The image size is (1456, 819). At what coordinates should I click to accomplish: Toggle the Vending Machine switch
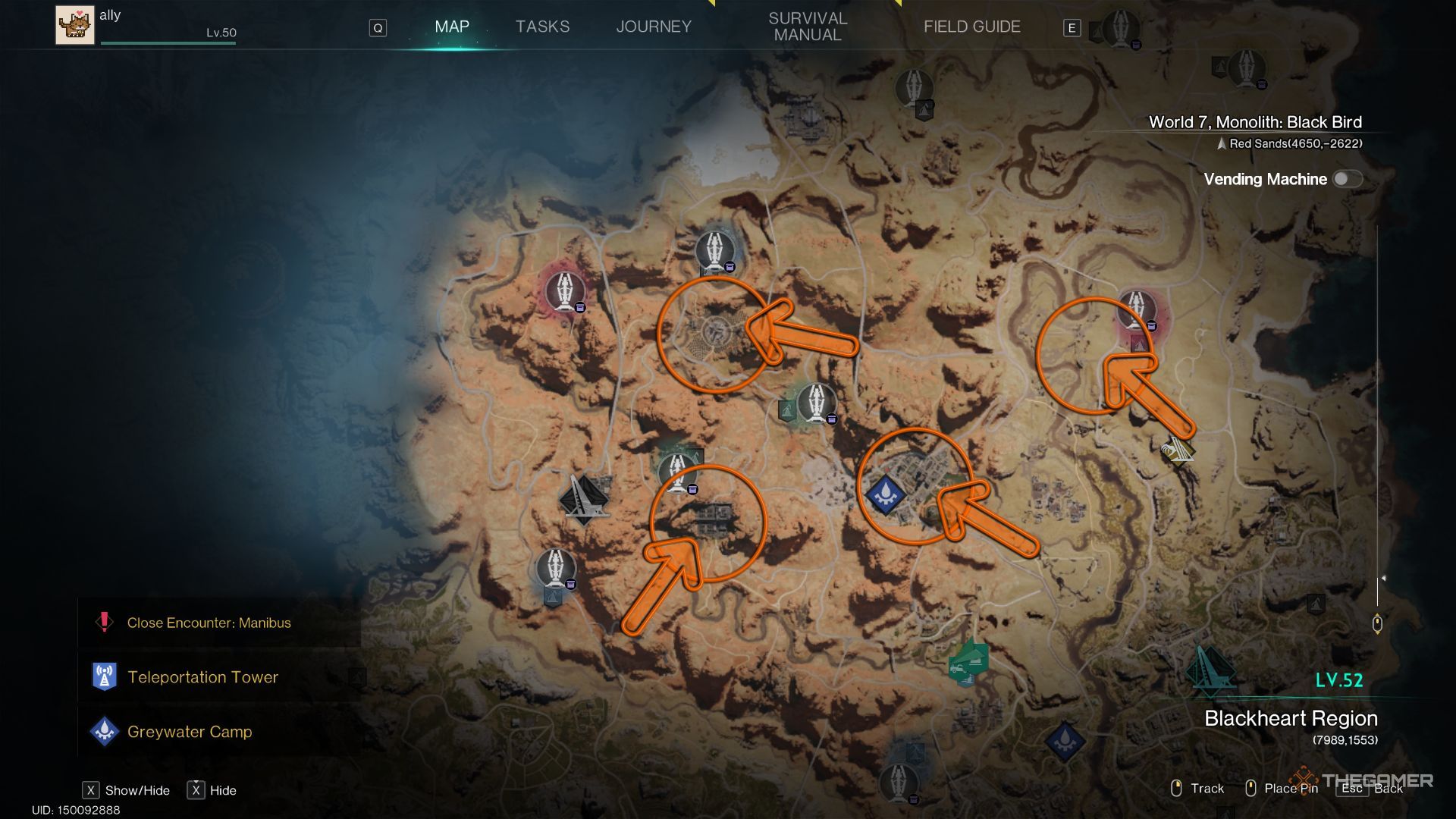[x=1347, y=179]
